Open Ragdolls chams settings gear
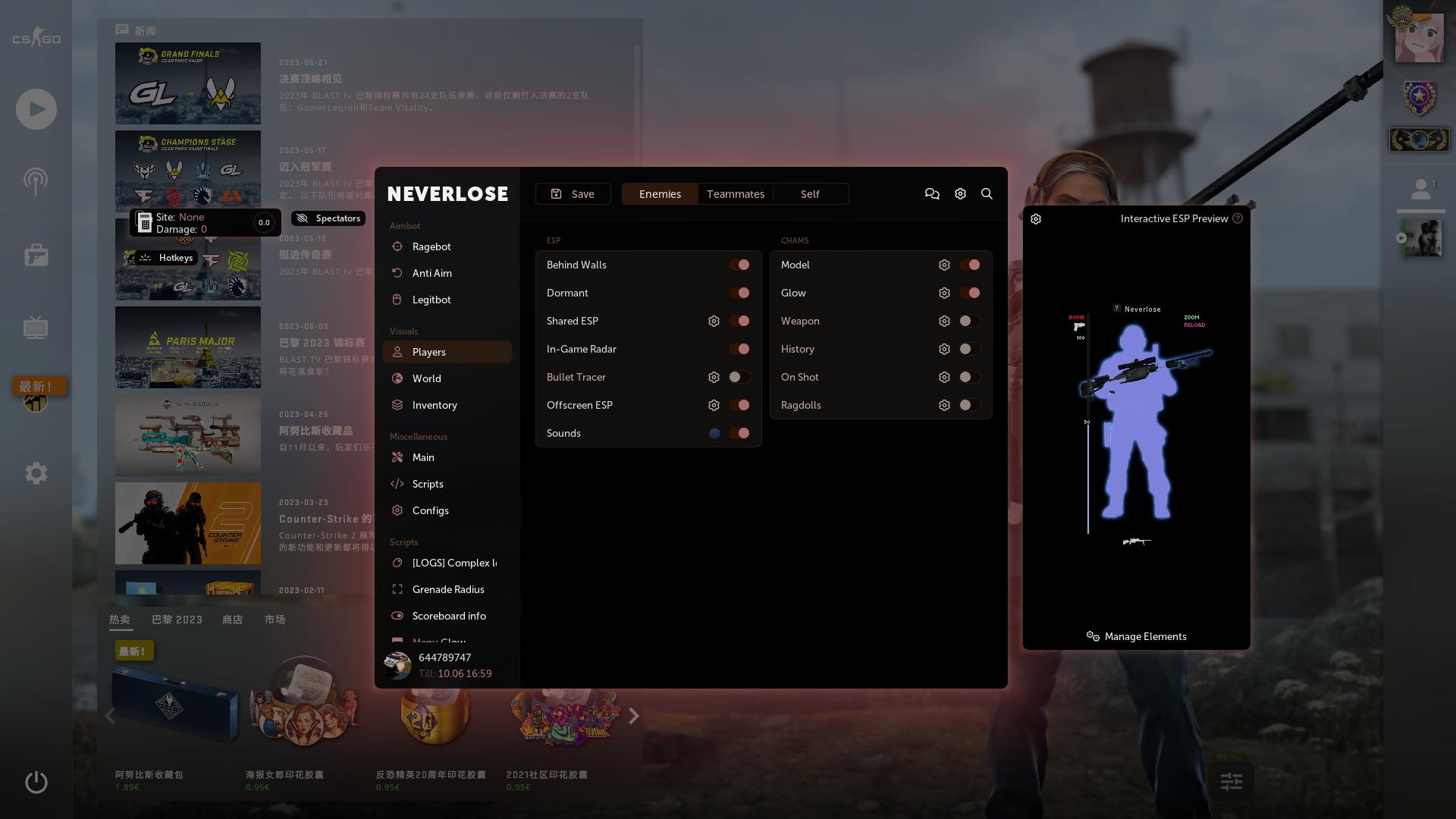1456x819 pixels. click(944, 405)
